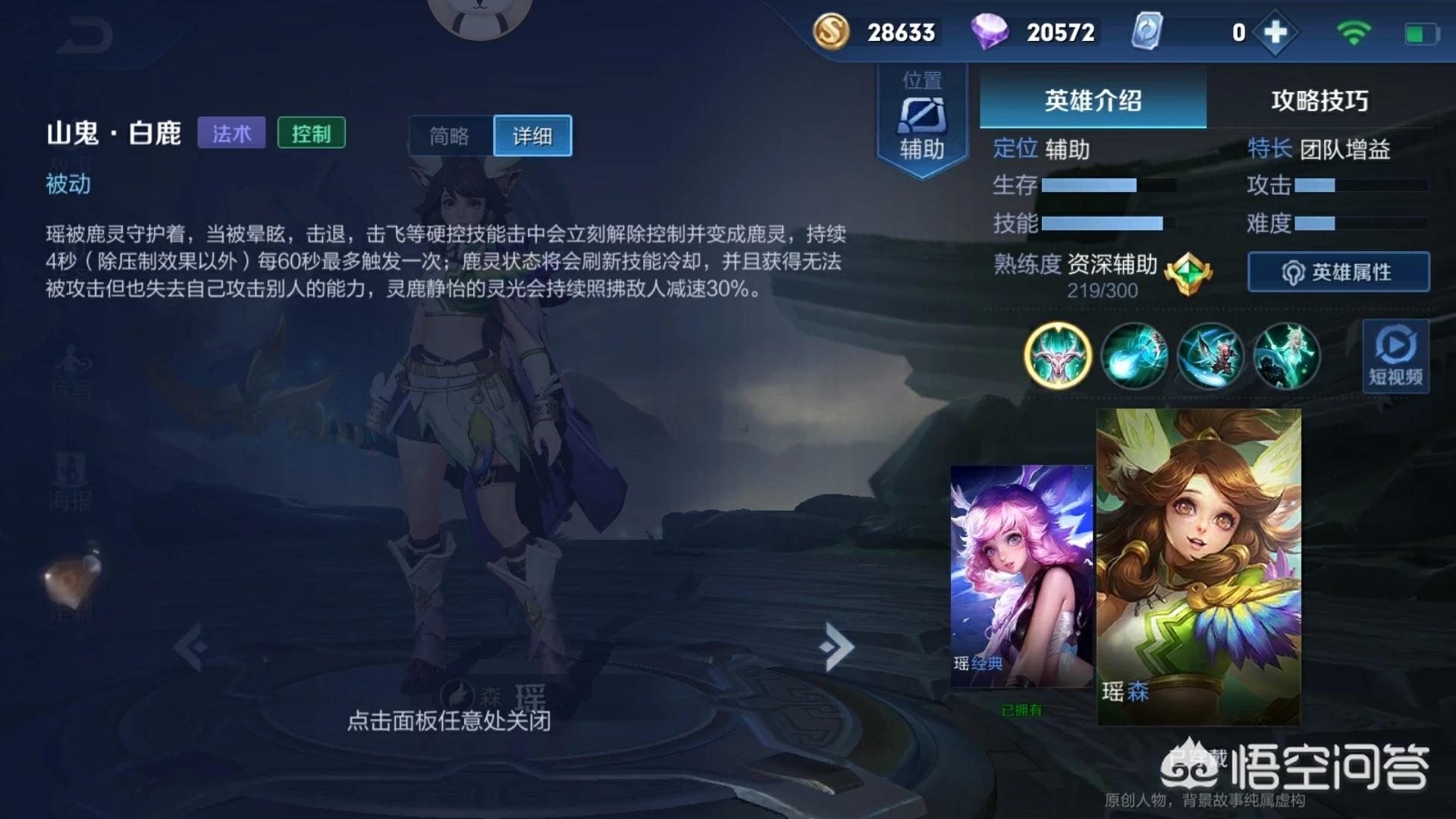This screenshot has height=819, width=1456.
Task: Click the gold coin currency icon
Action: [832, 33]
